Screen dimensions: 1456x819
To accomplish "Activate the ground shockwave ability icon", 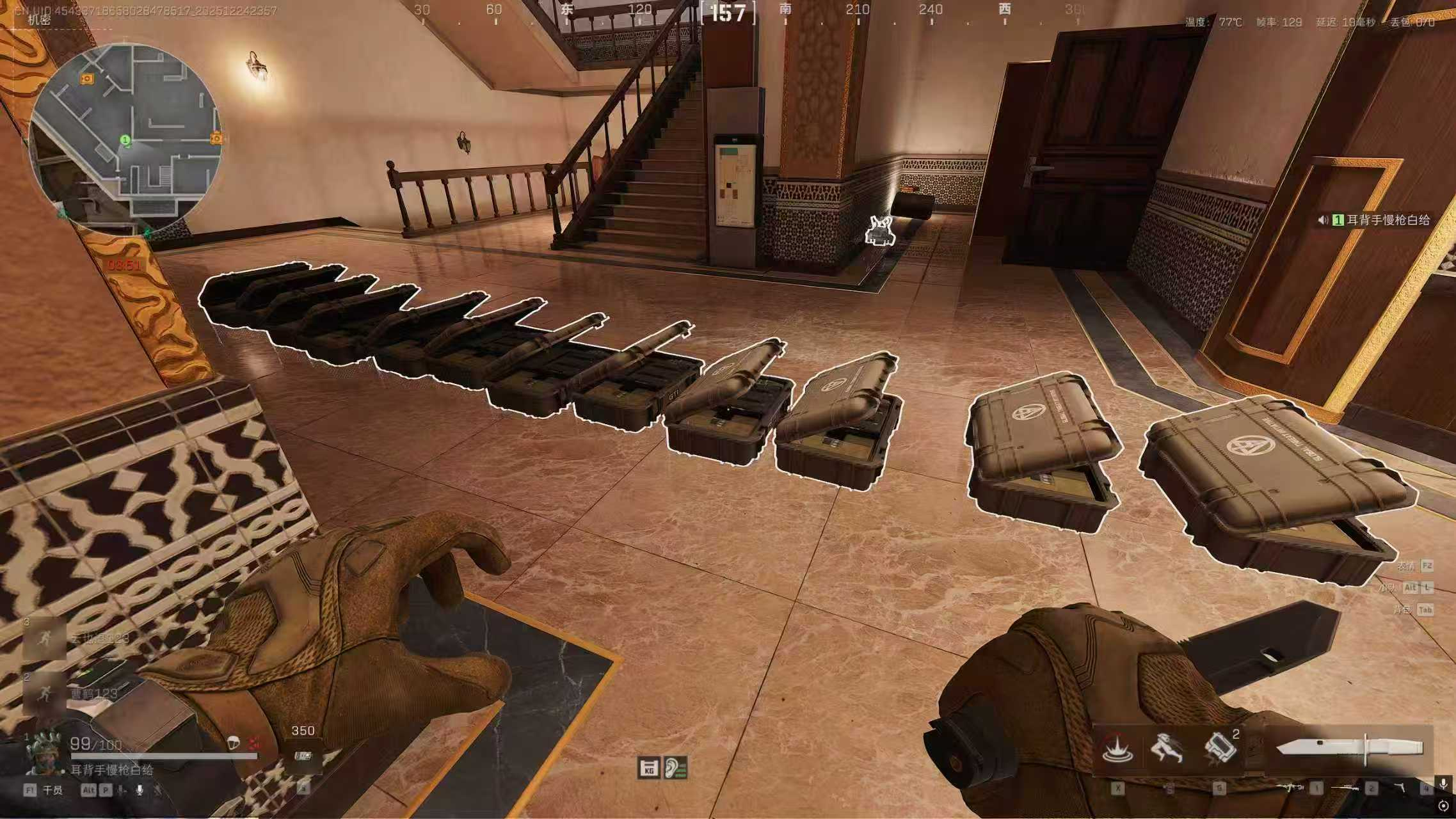I will click(x=1118, y=748).
